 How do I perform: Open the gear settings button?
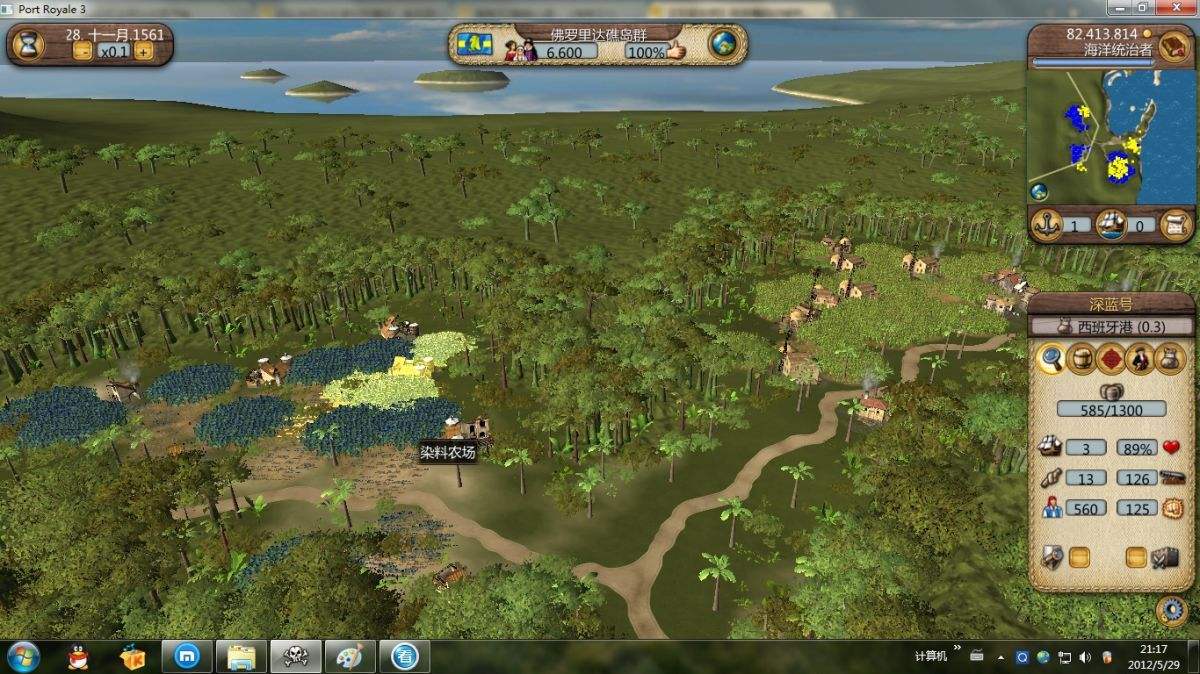coord(1171,610)
